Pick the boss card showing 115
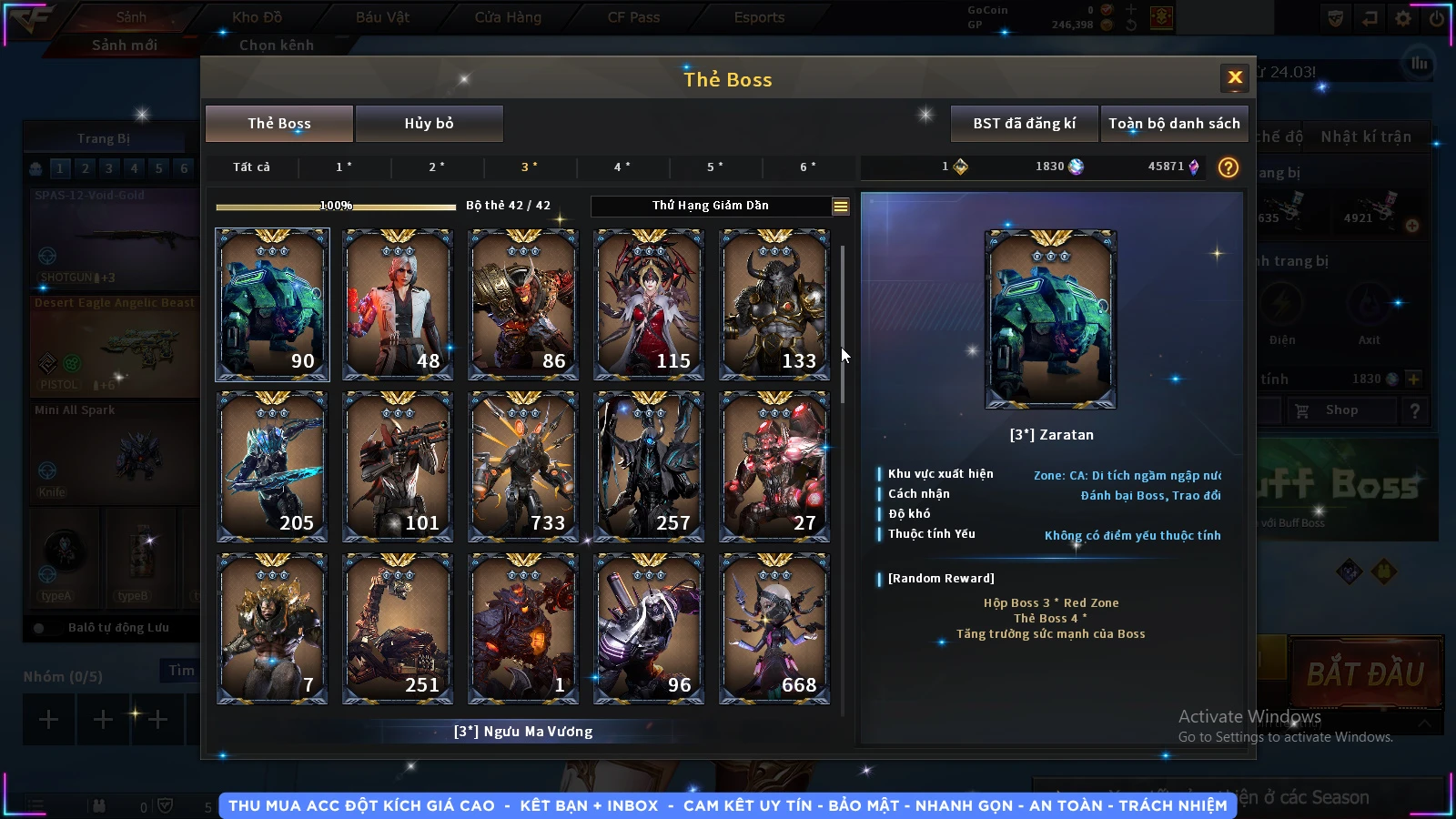The width and height of the screenshot is (1456, 819). click(x=649, y=304)
